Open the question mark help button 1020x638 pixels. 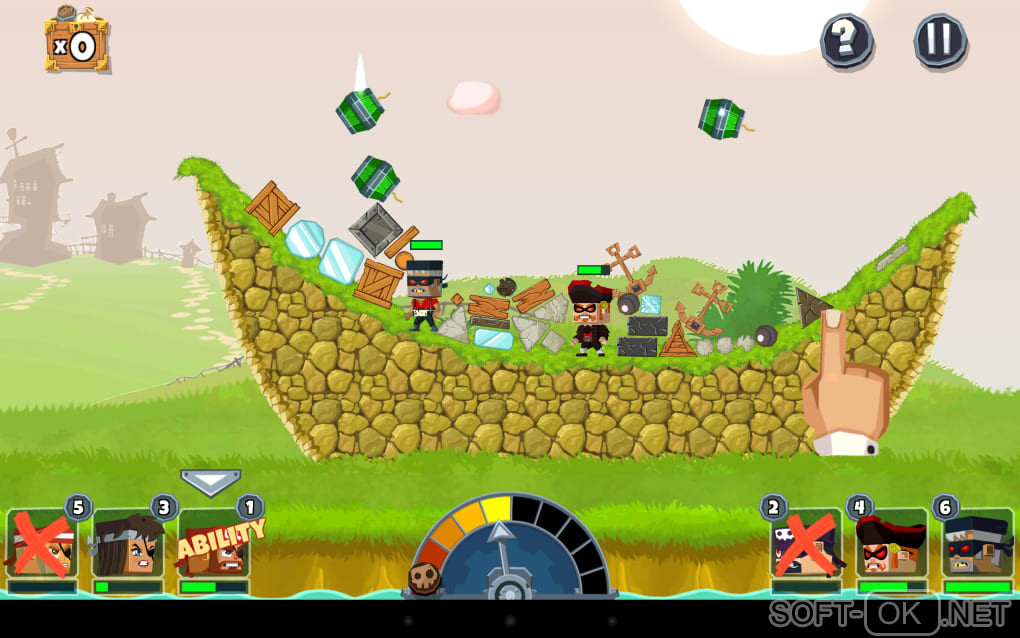tap(846, 41)
